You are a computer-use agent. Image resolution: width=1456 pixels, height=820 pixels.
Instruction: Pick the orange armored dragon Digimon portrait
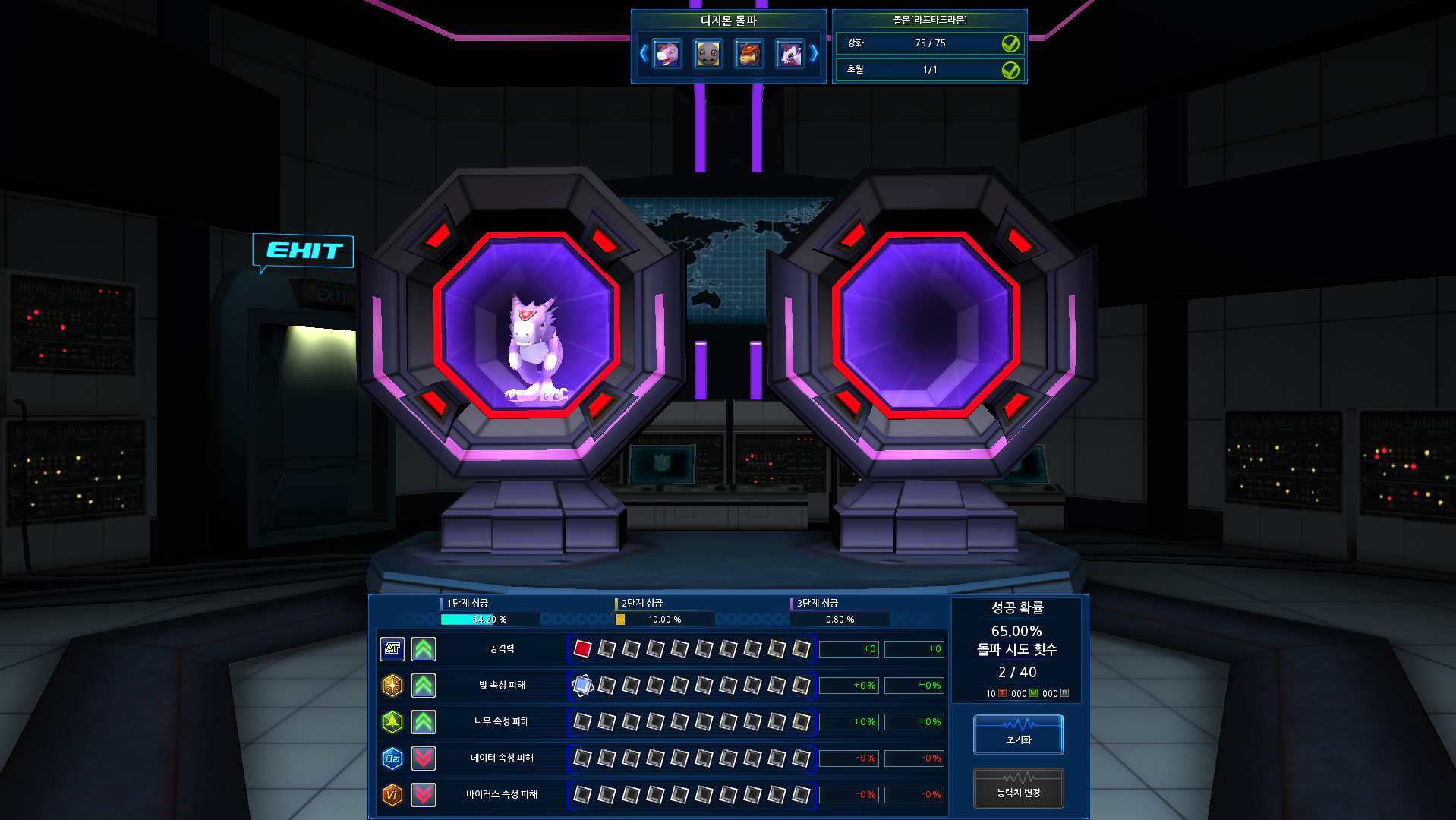tap(749, 54)
